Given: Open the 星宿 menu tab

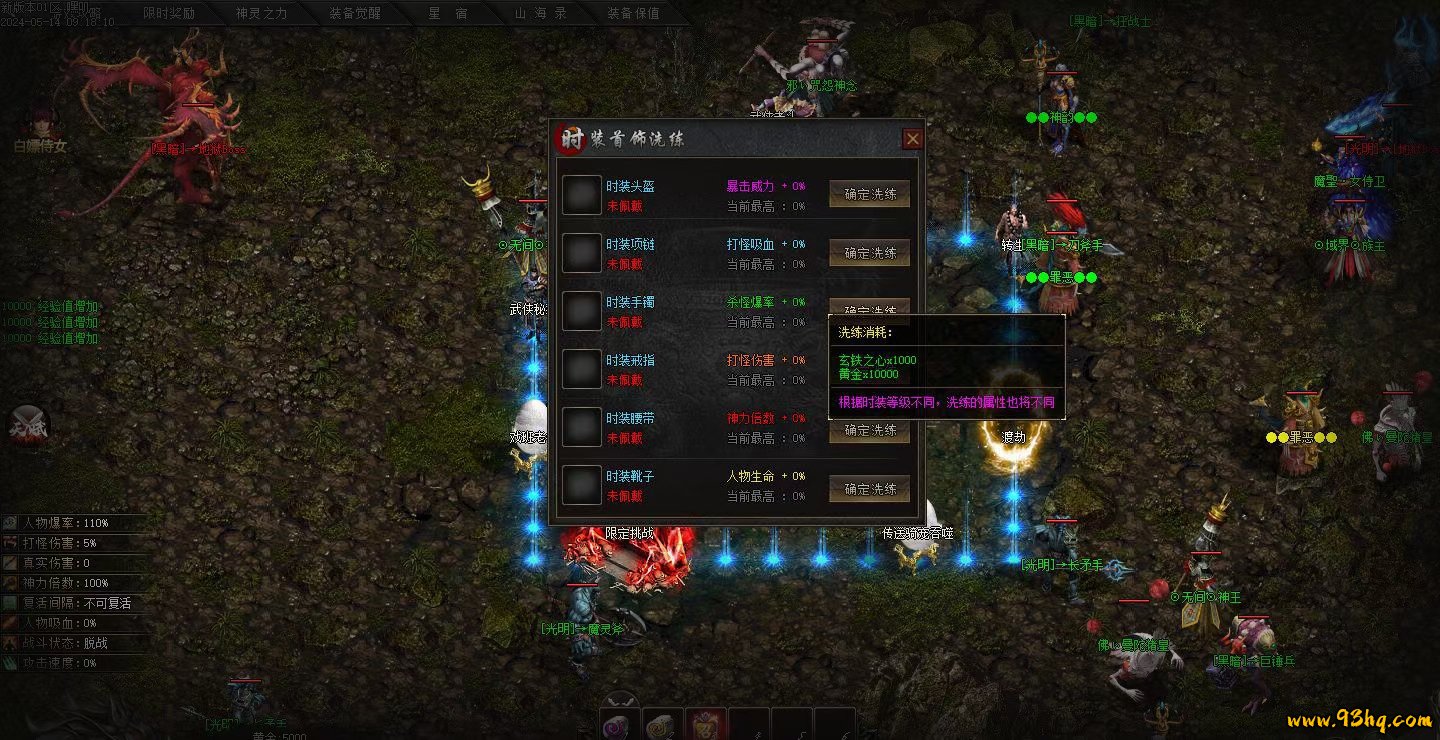Looking at the screenshot, I should click(448, 13).
